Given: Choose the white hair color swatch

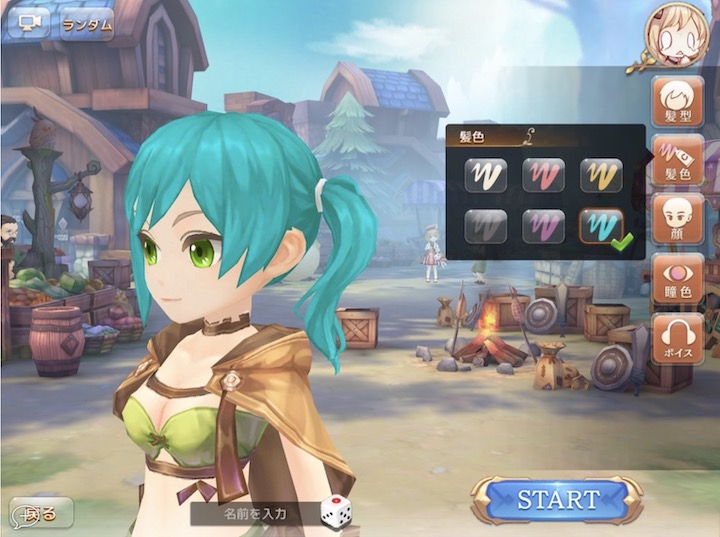Looking at the screenshot, I should coord(485,176).
